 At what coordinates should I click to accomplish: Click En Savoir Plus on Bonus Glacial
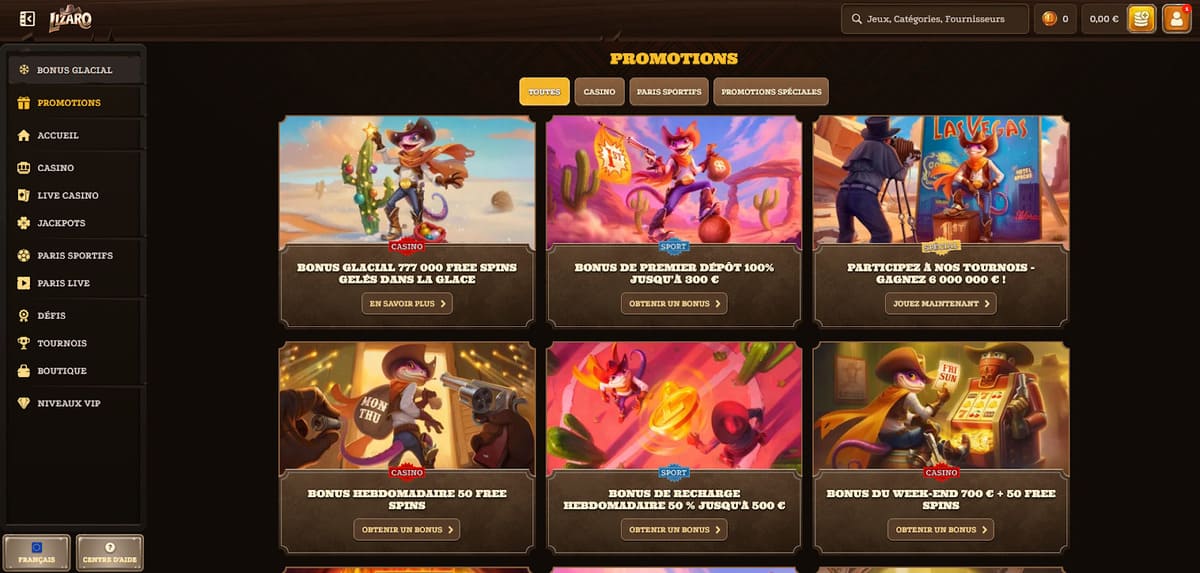407,303
